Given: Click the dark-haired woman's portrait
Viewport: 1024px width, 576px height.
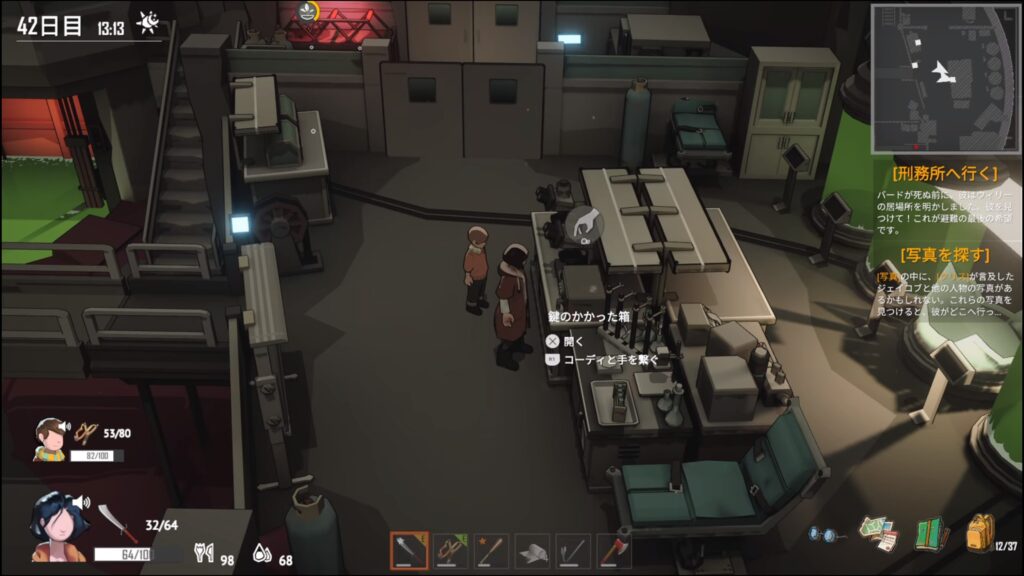Looking at the screenshot, I should click(57, 525).
